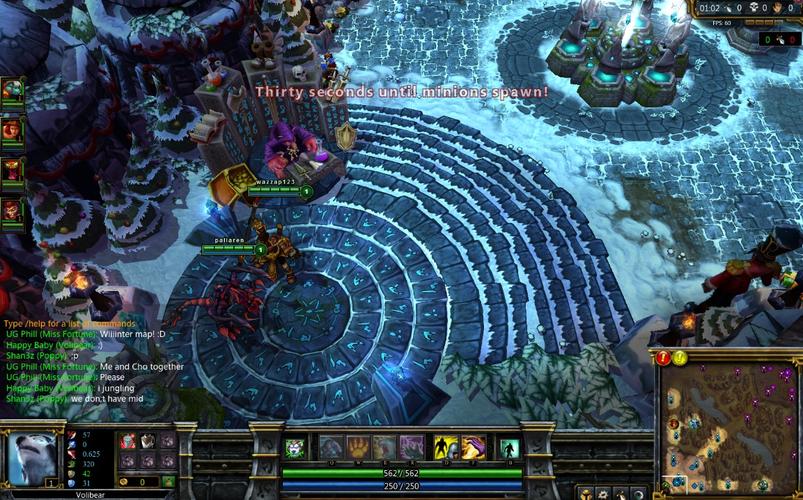Click the recall icon beside summoner spells

click(x=509, y=448)
